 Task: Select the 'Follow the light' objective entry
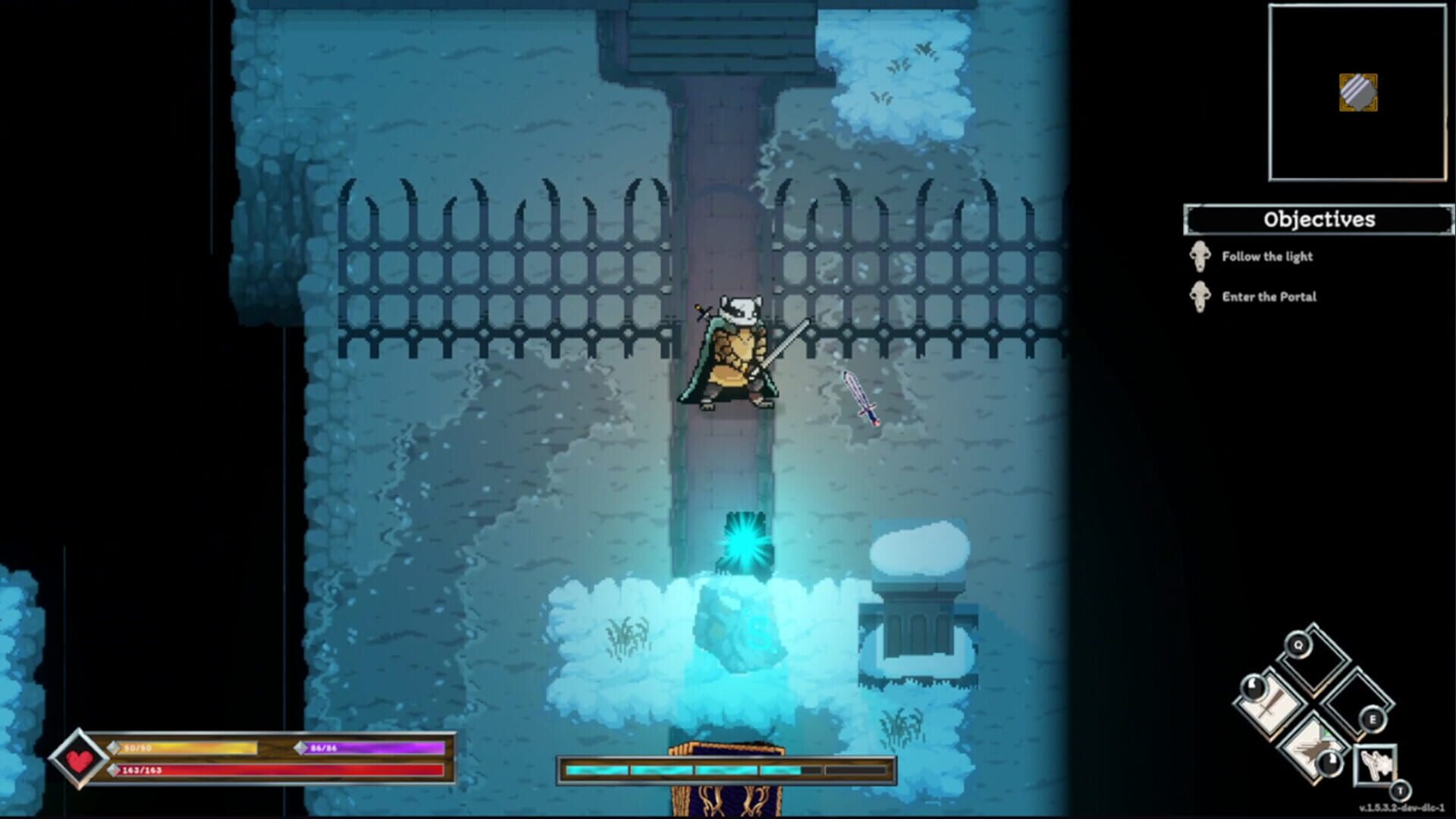coord(1266,256)
